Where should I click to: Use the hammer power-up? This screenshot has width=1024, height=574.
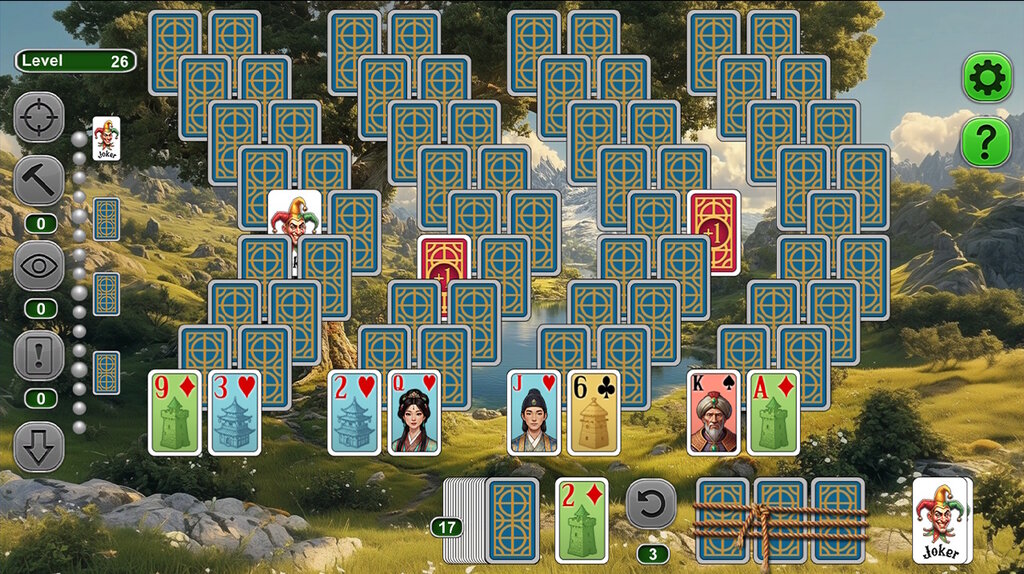39,181
